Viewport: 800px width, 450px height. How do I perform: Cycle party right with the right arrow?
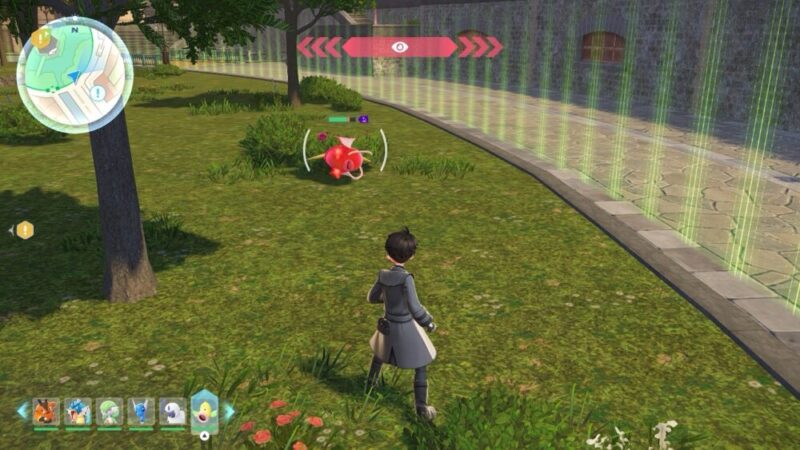click(229, 411)
